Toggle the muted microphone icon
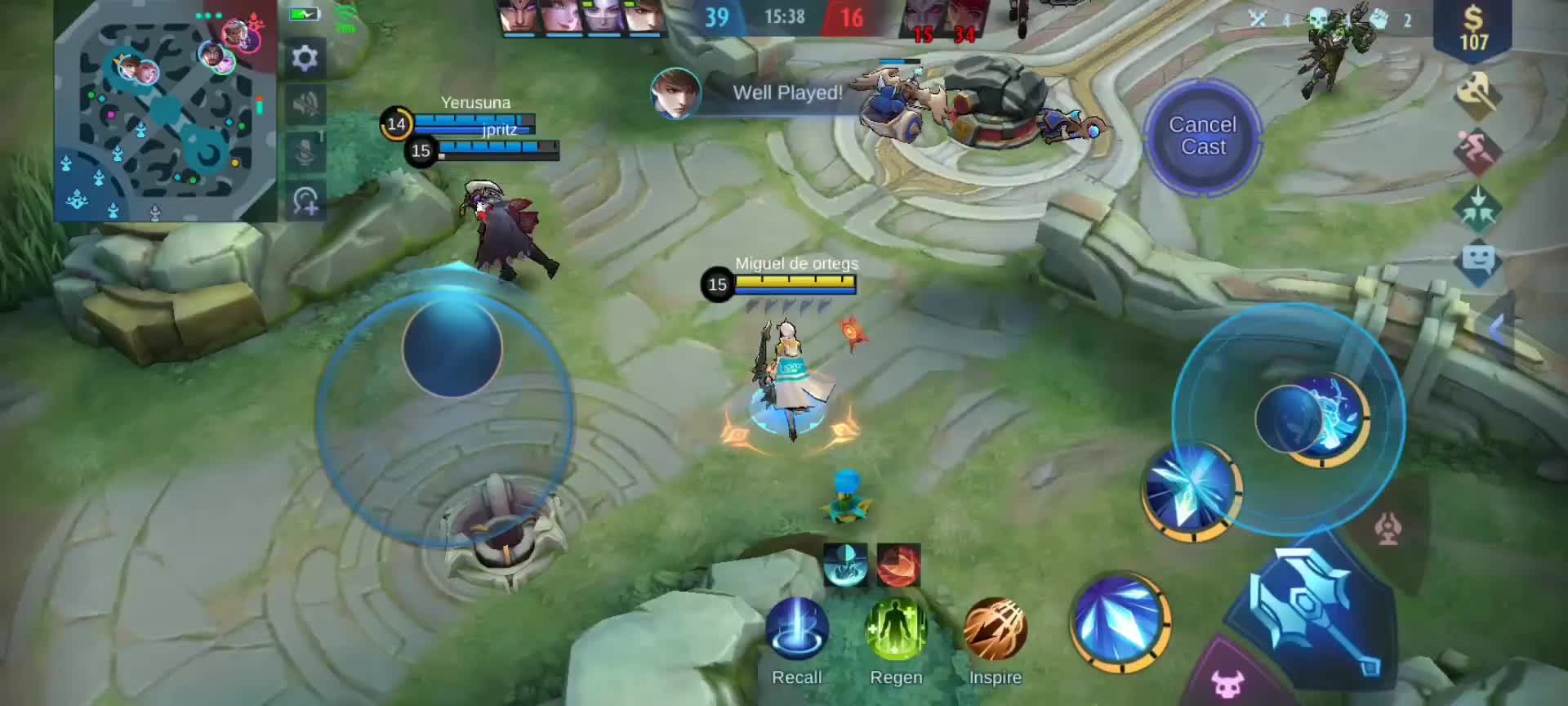The image size is (1568, 706). point(305,152)
